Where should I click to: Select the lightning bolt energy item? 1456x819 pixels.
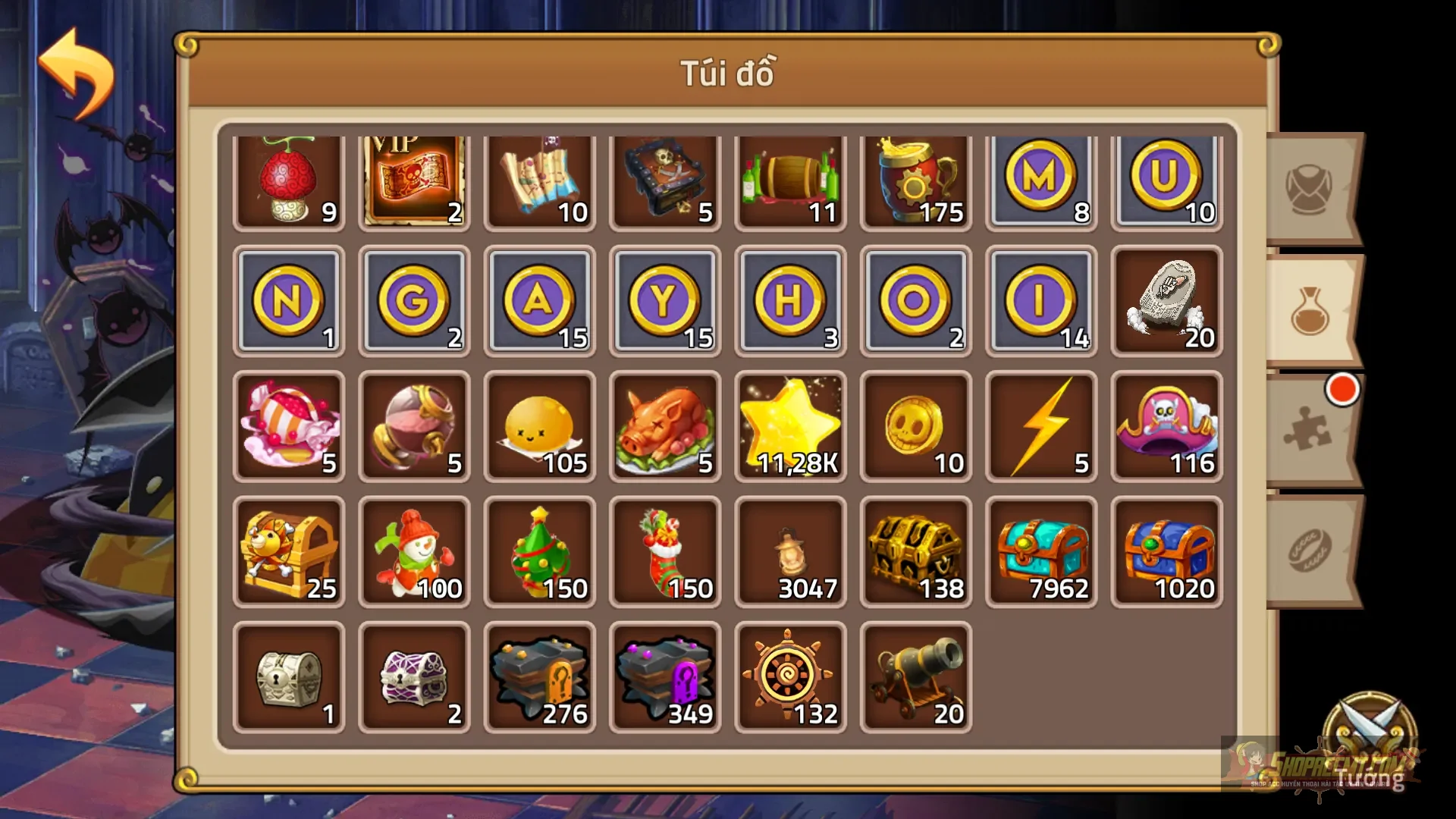pos(1040,427)
